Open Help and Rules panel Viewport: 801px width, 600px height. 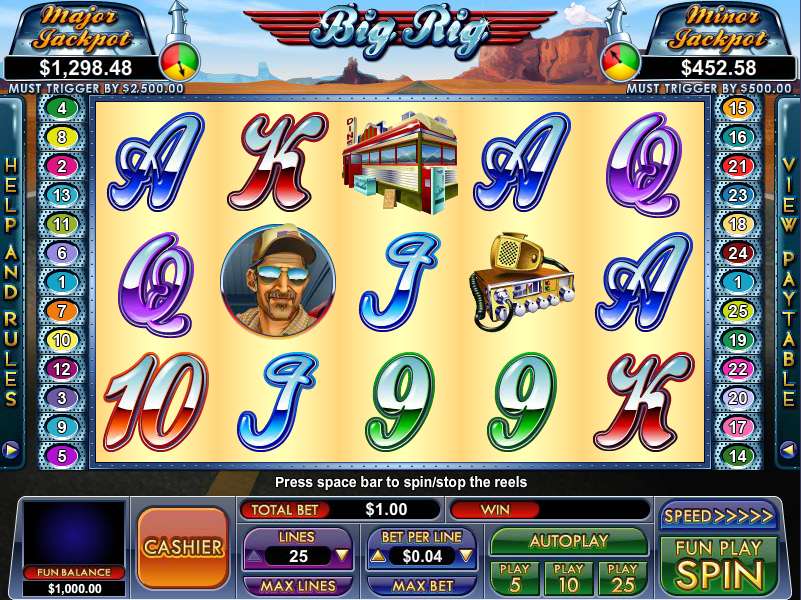(x=11, y=280)
